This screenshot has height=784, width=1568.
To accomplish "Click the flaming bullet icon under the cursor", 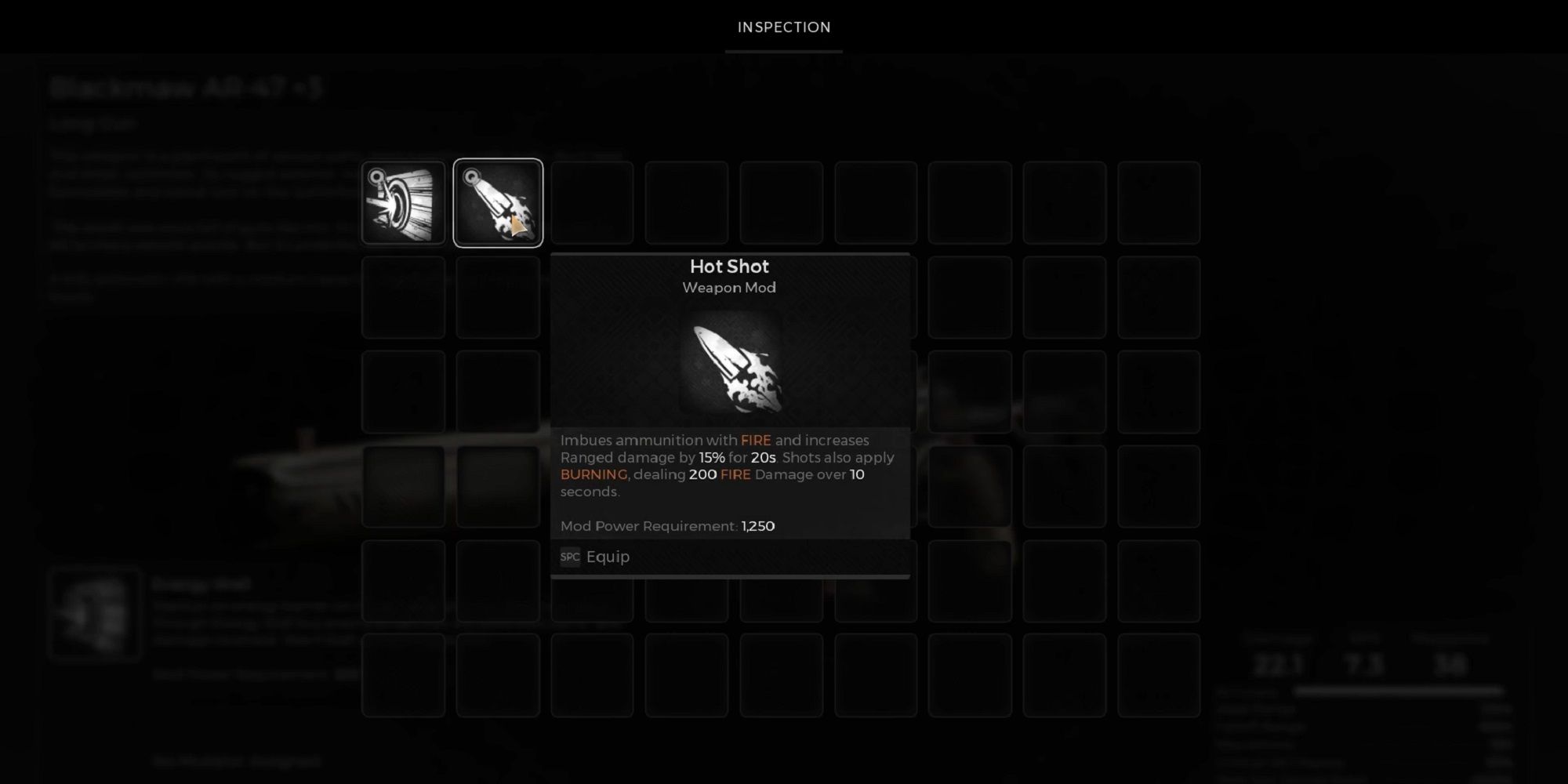I will coord(498,202).
